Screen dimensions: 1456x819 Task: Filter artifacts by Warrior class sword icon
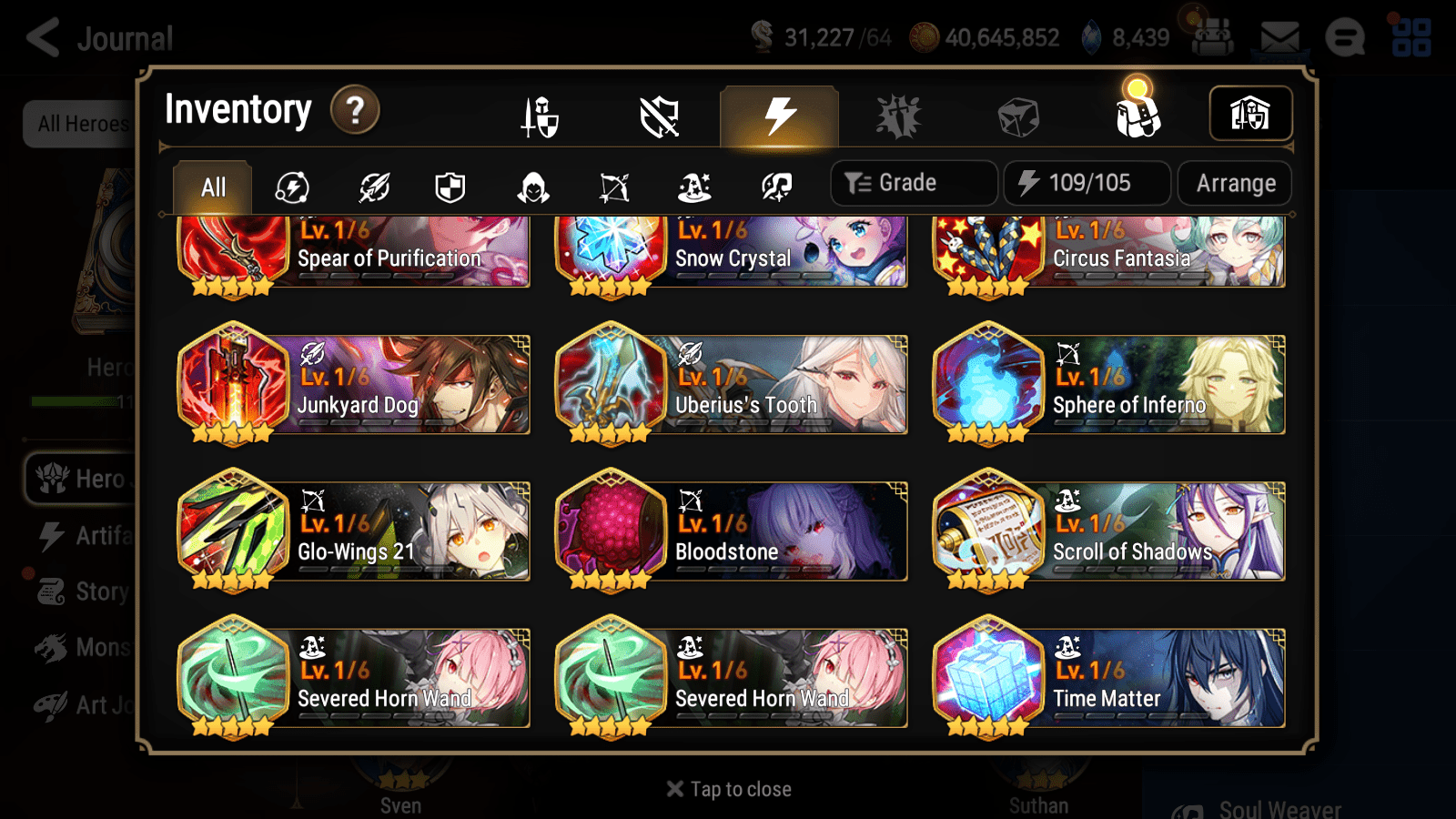[x=375, y=187]
